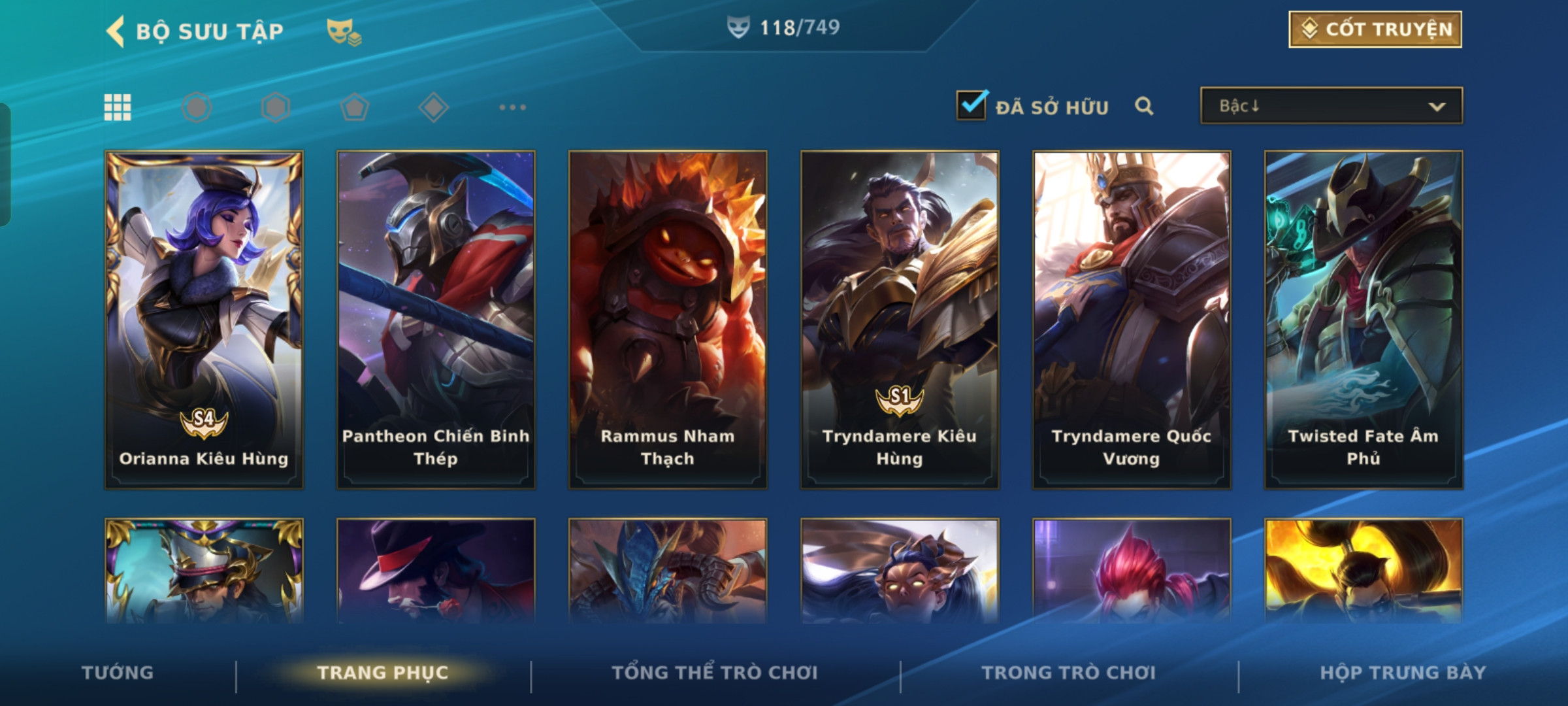Select the Orianna Kiêu Hùng skin card
The height and width of the screenshot is (706, 1568).
coord(204,320)
